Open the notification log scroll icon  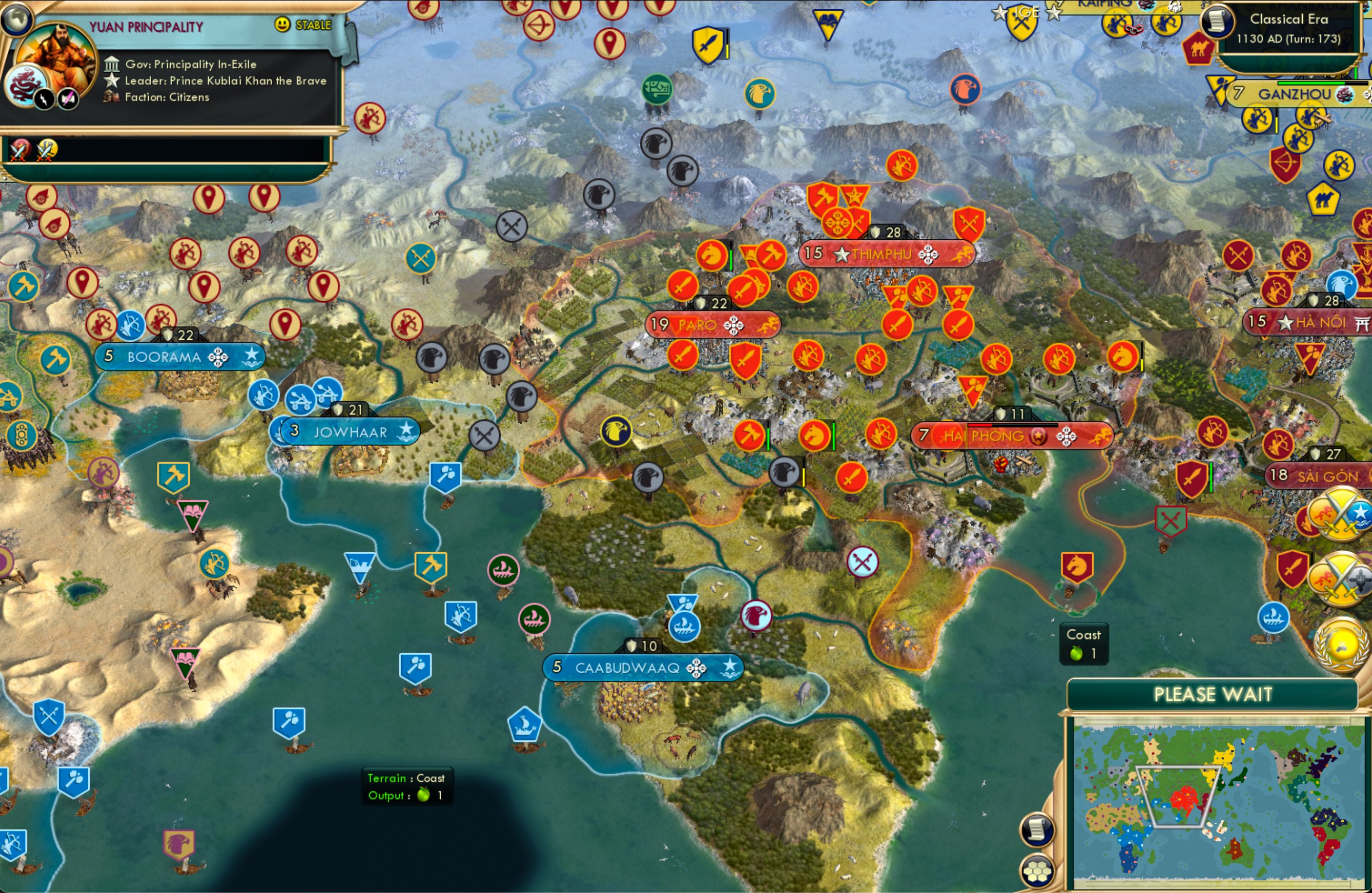coord(1037,831)
